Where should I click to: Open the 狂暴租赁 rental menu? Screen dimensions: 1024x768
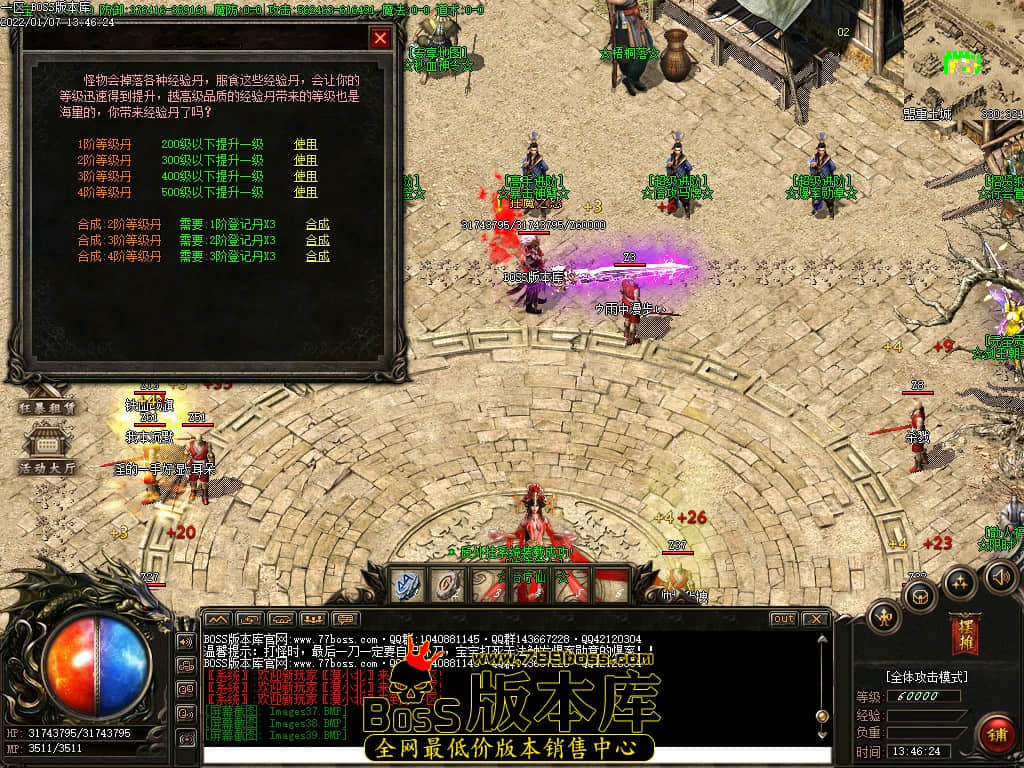tap(47, 408)
